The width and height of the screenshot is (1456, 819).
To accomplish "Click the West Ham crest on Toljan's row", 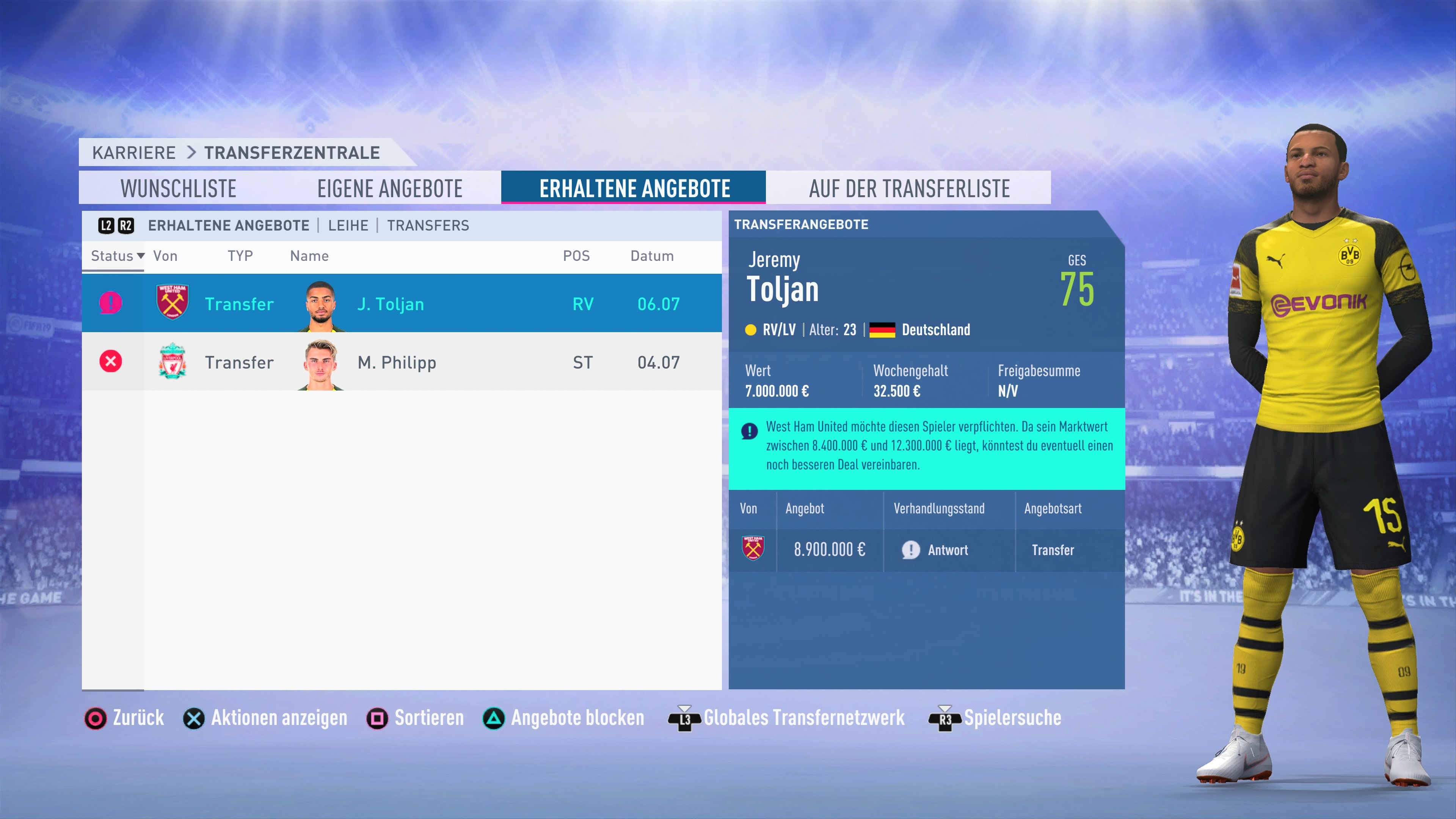I will point(173,303).
